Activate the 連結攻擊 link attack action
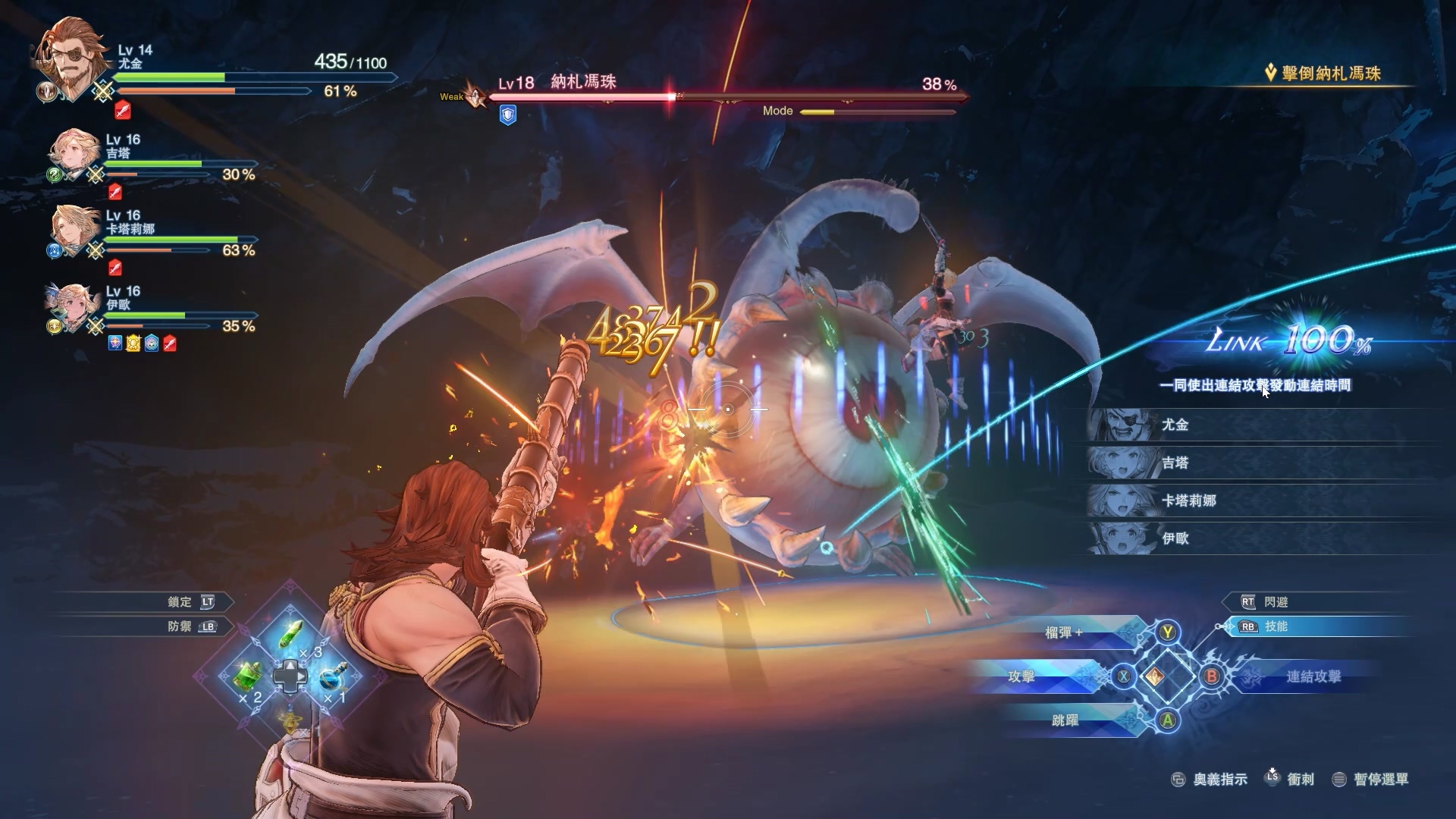The image size is (1456, 819). tap(1313, 676)
